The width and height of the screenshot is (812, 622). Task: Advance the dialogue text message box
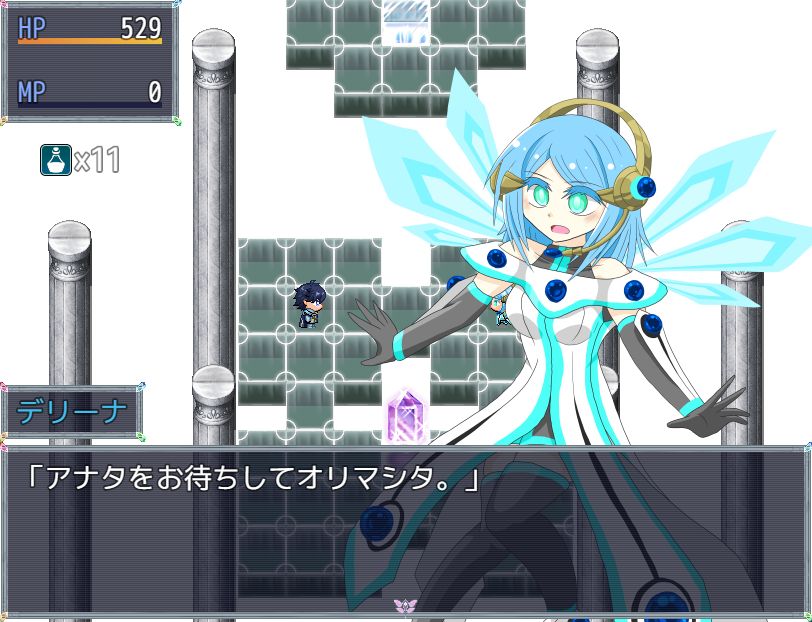[x=405, y=530]
